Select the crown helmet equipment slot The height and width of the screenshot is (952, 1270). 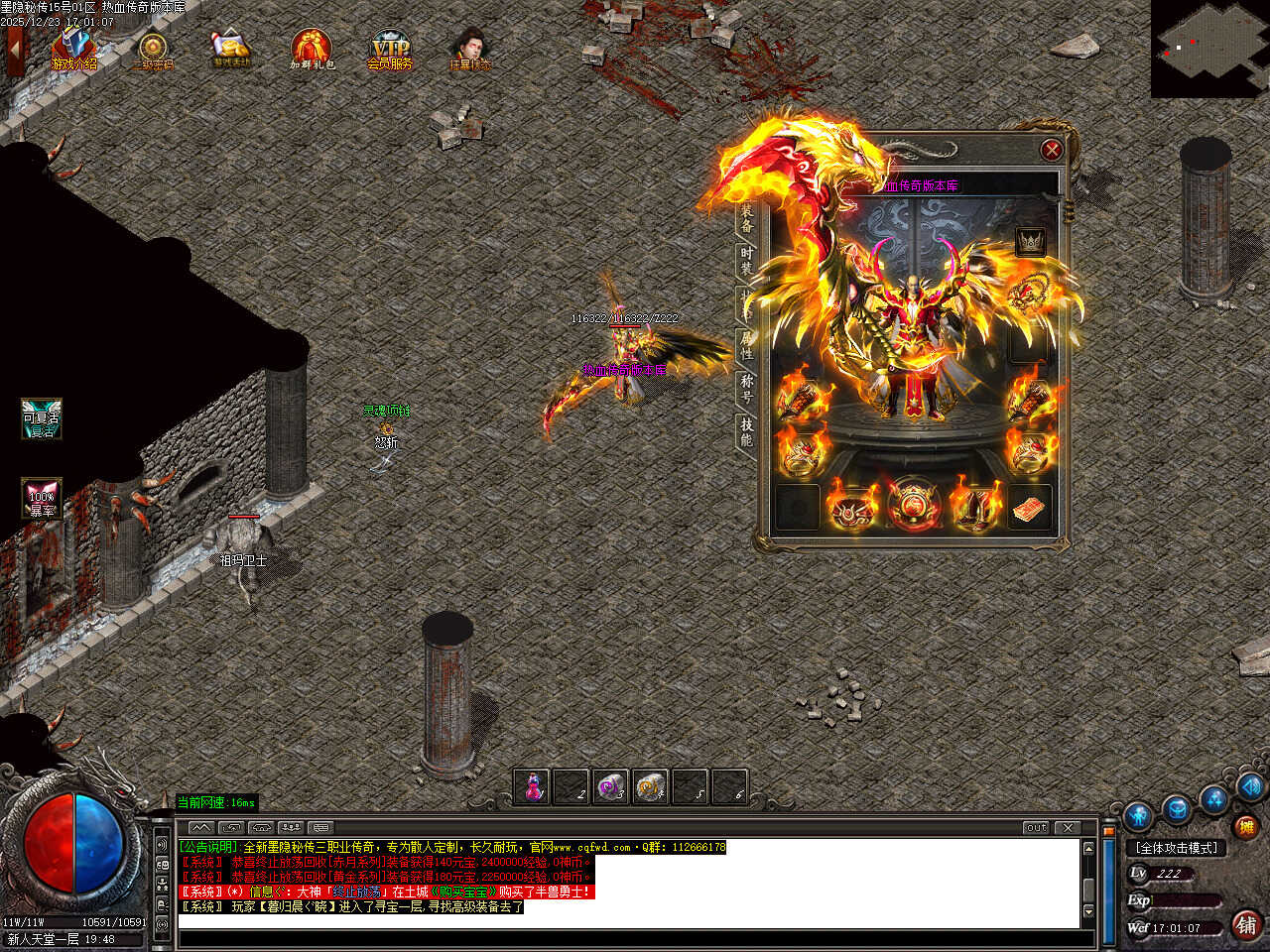tap(1030, 241)
